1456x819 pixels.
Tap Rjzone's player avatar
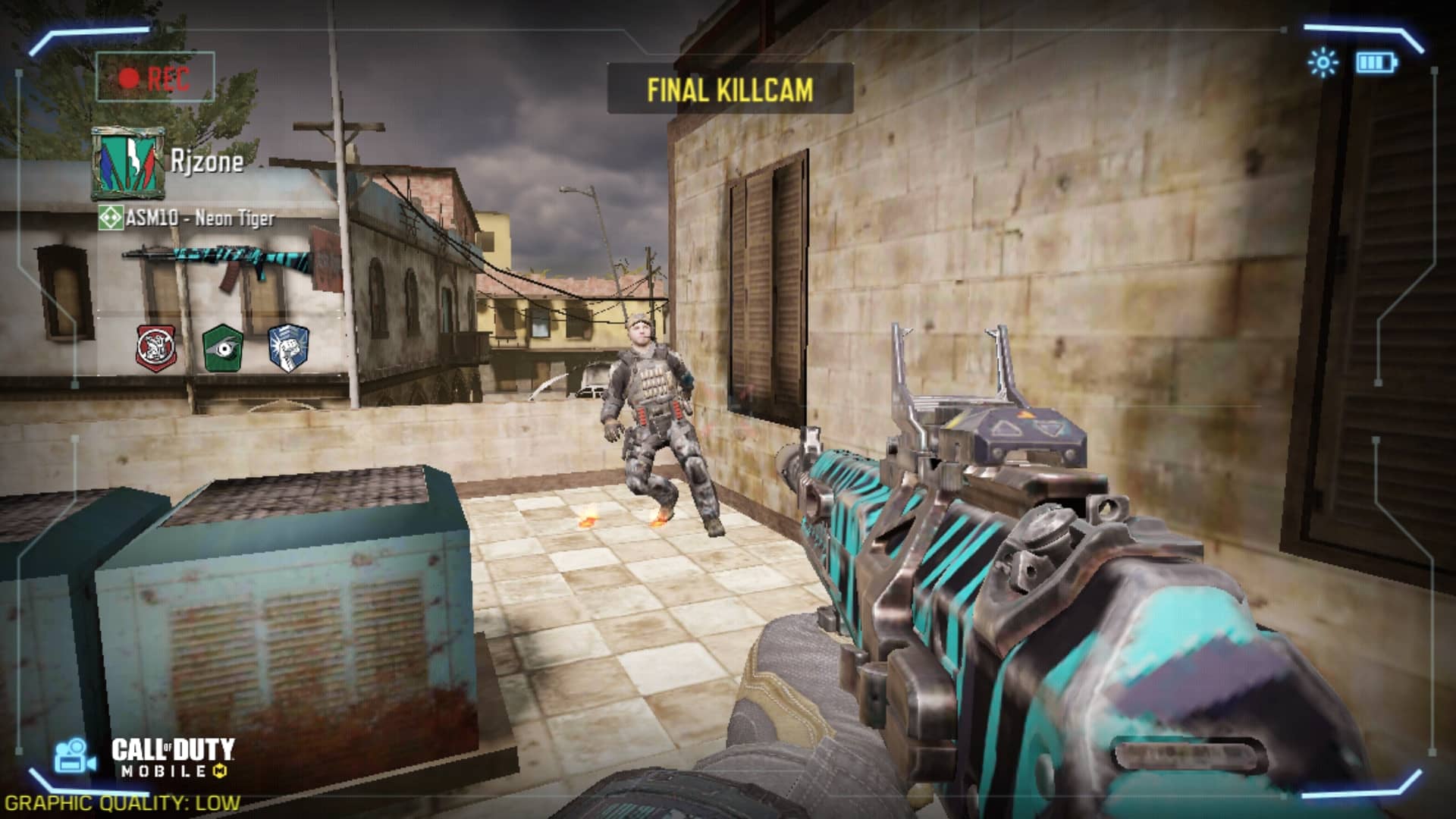click(x=128, y=163)
